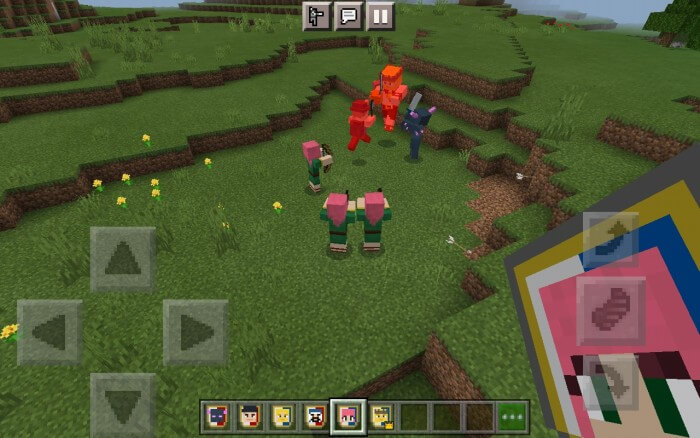Select the purple-eyed dark face hotbar item

(x=216, y=417)
